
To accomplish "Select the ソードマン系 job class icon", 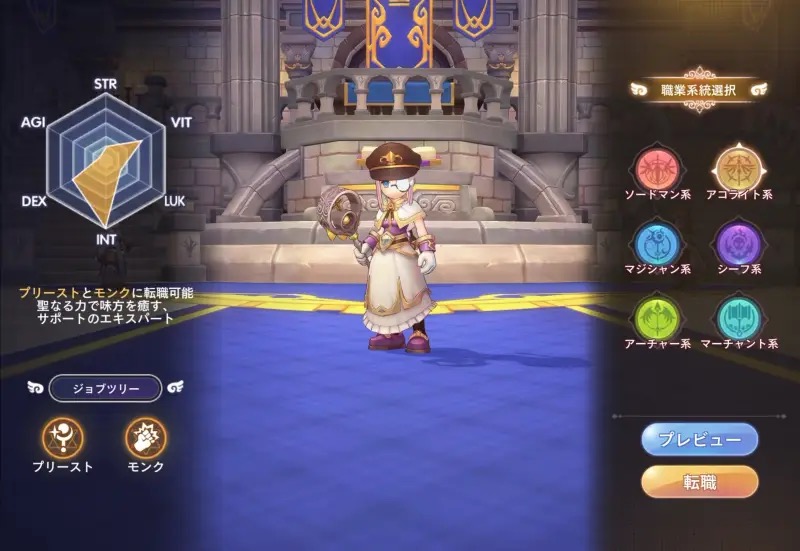I will pyautogui.click(x=658, y=167).
